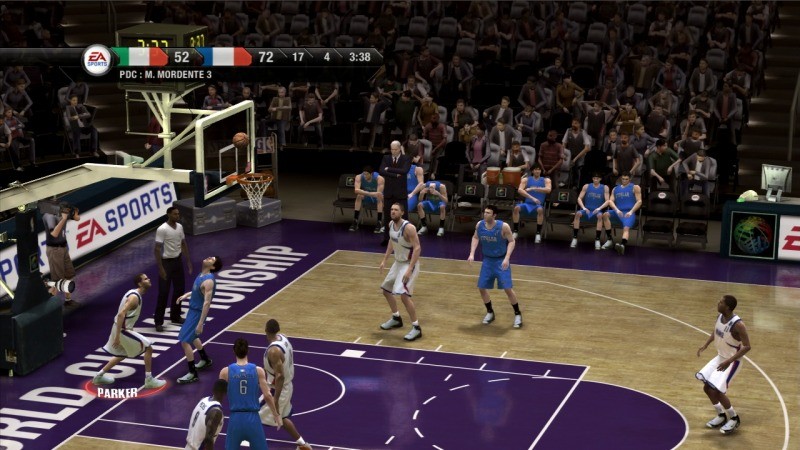This screenshot has width=800, height=450.
Task: Click the PARKER controlled-player marker
Action: click(x=118, y=392)
